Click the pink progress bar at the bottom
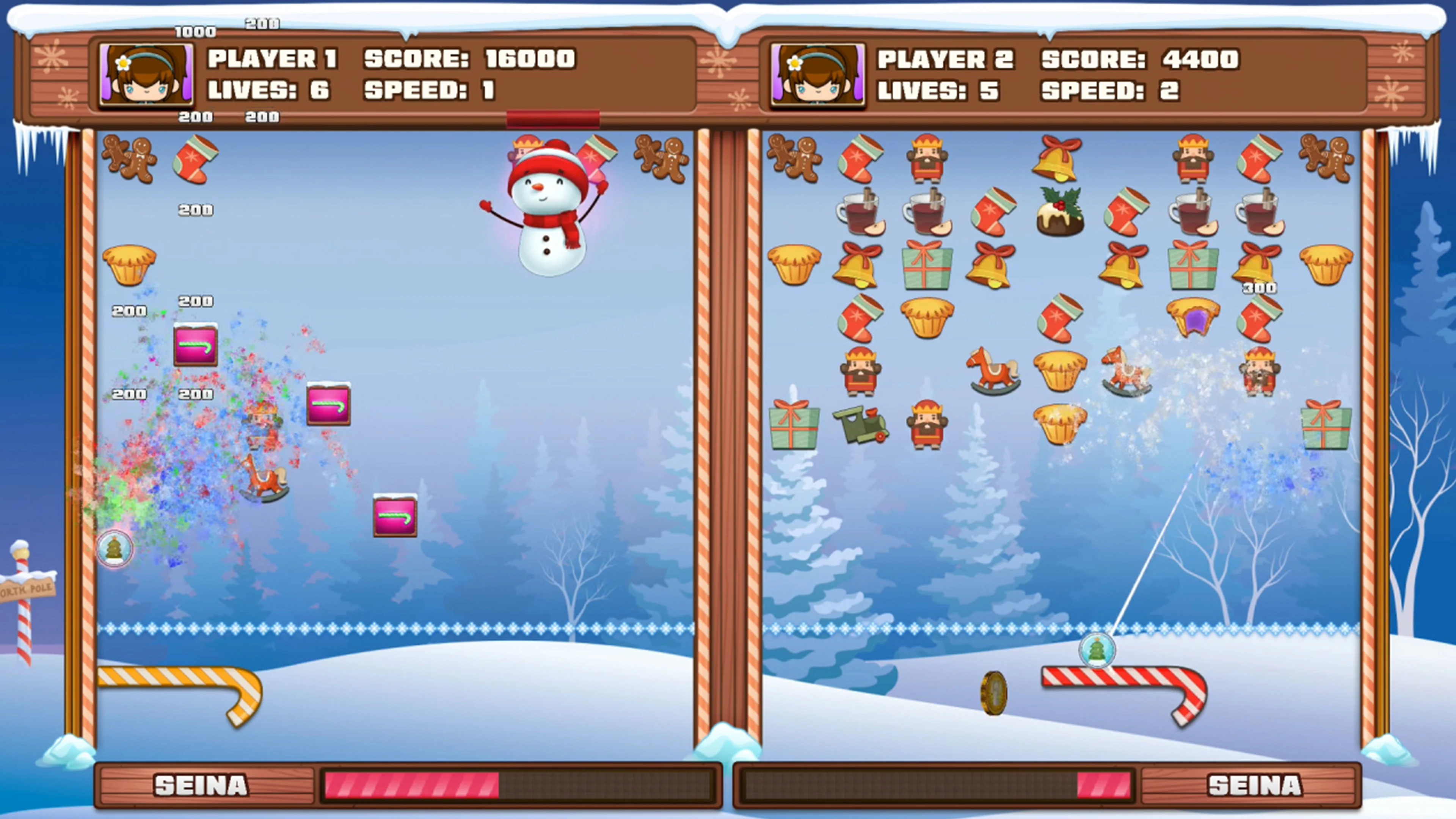The height and width of the screenshot is (819, 1456). (x=413, y=786)
